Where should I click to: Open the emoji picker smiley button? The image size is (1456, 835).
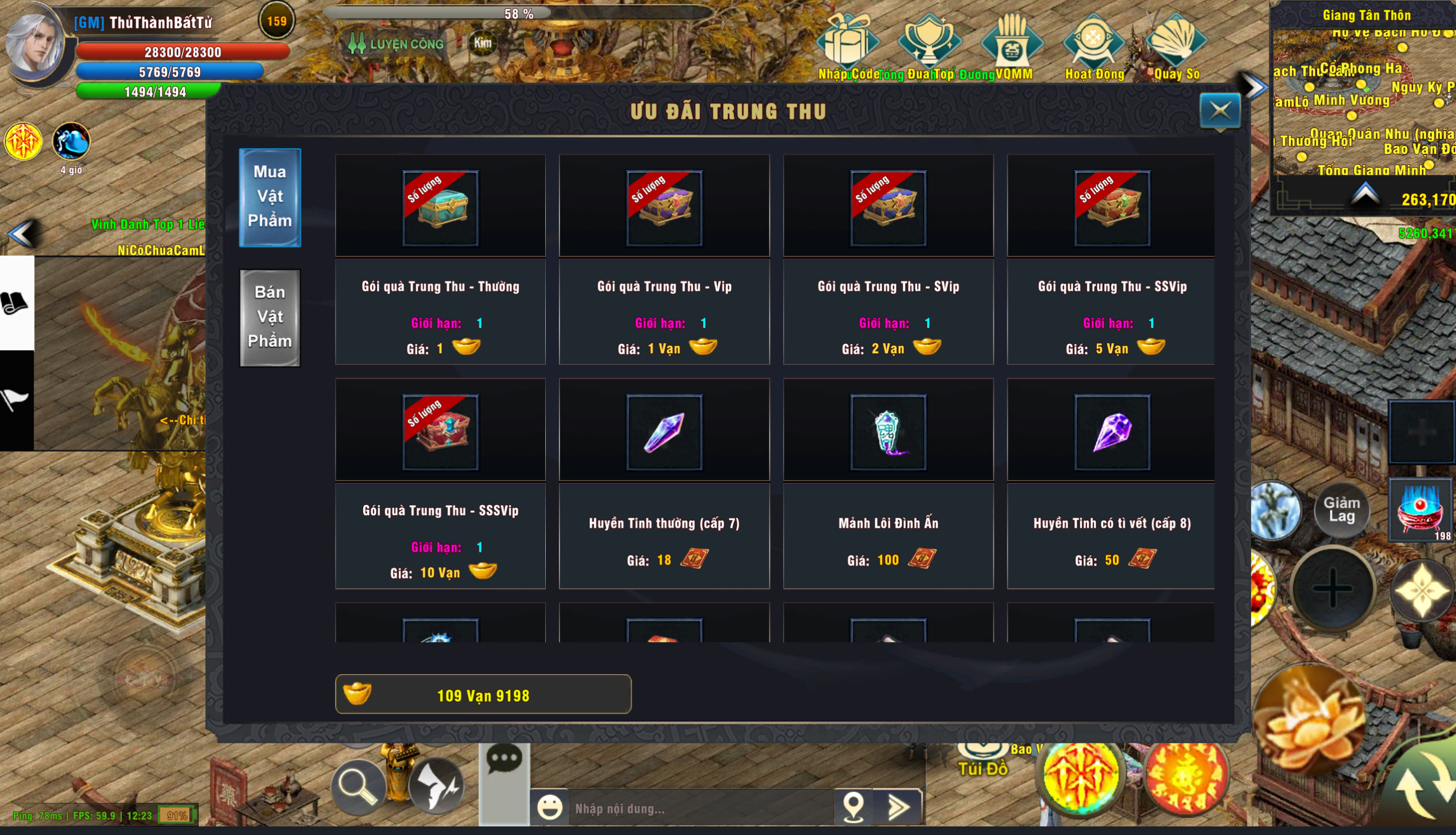click(549, 808)
